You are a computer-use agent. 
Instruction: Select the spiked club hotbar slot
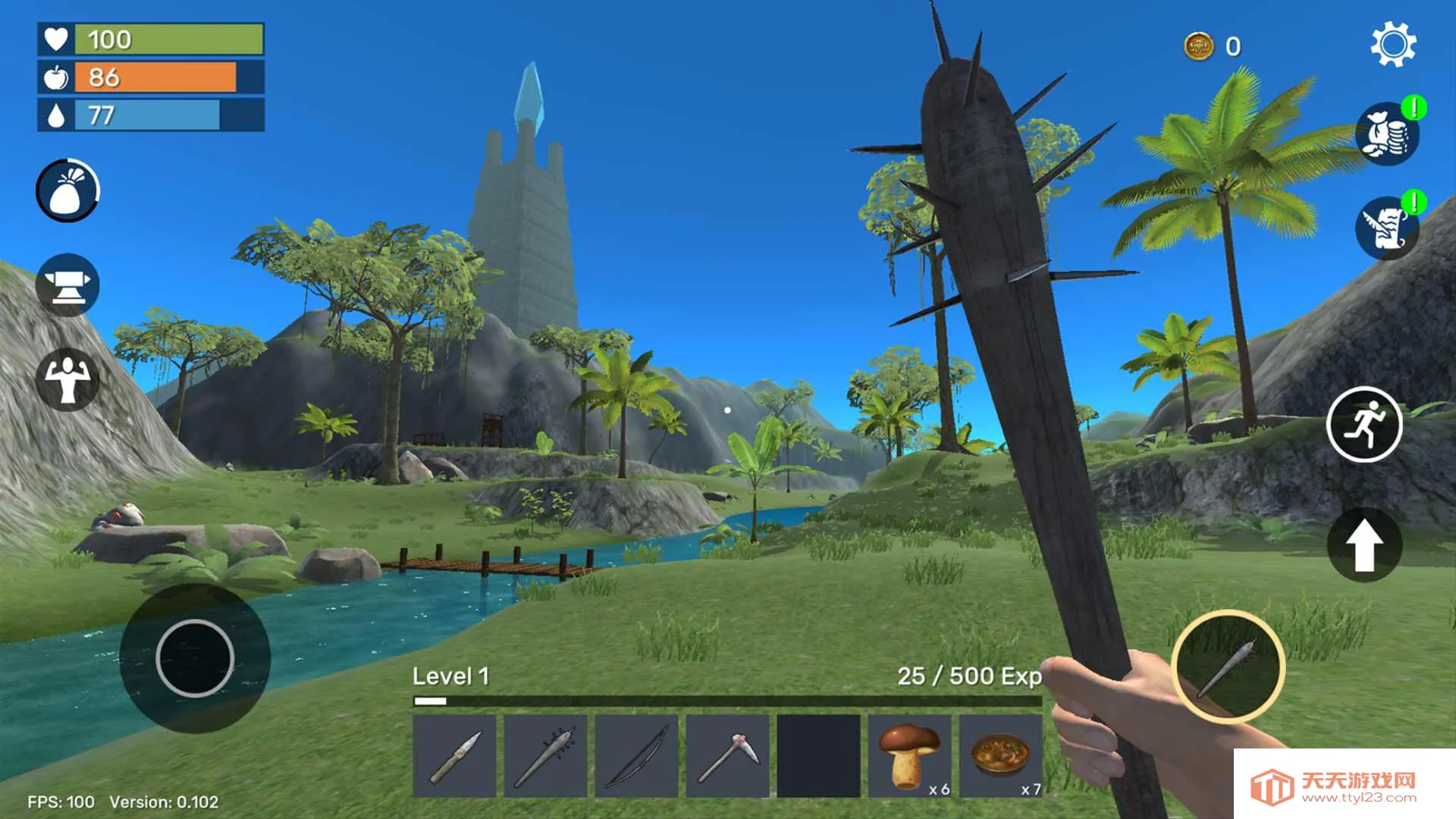[x=546, y=756]
